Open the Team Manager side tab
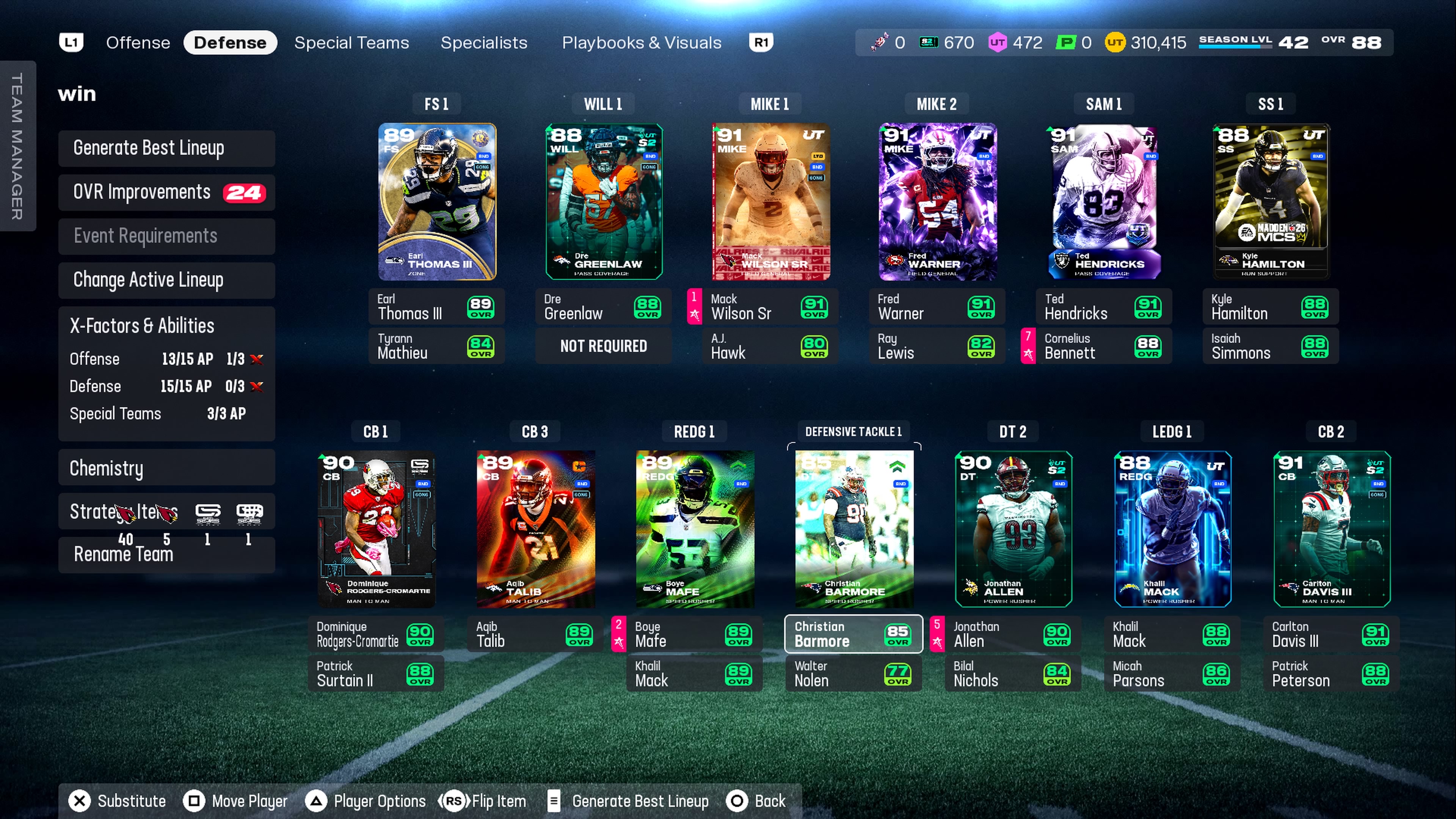This screenshot has height=819, width=1456. pyautogui.click(x=17, y=146)
